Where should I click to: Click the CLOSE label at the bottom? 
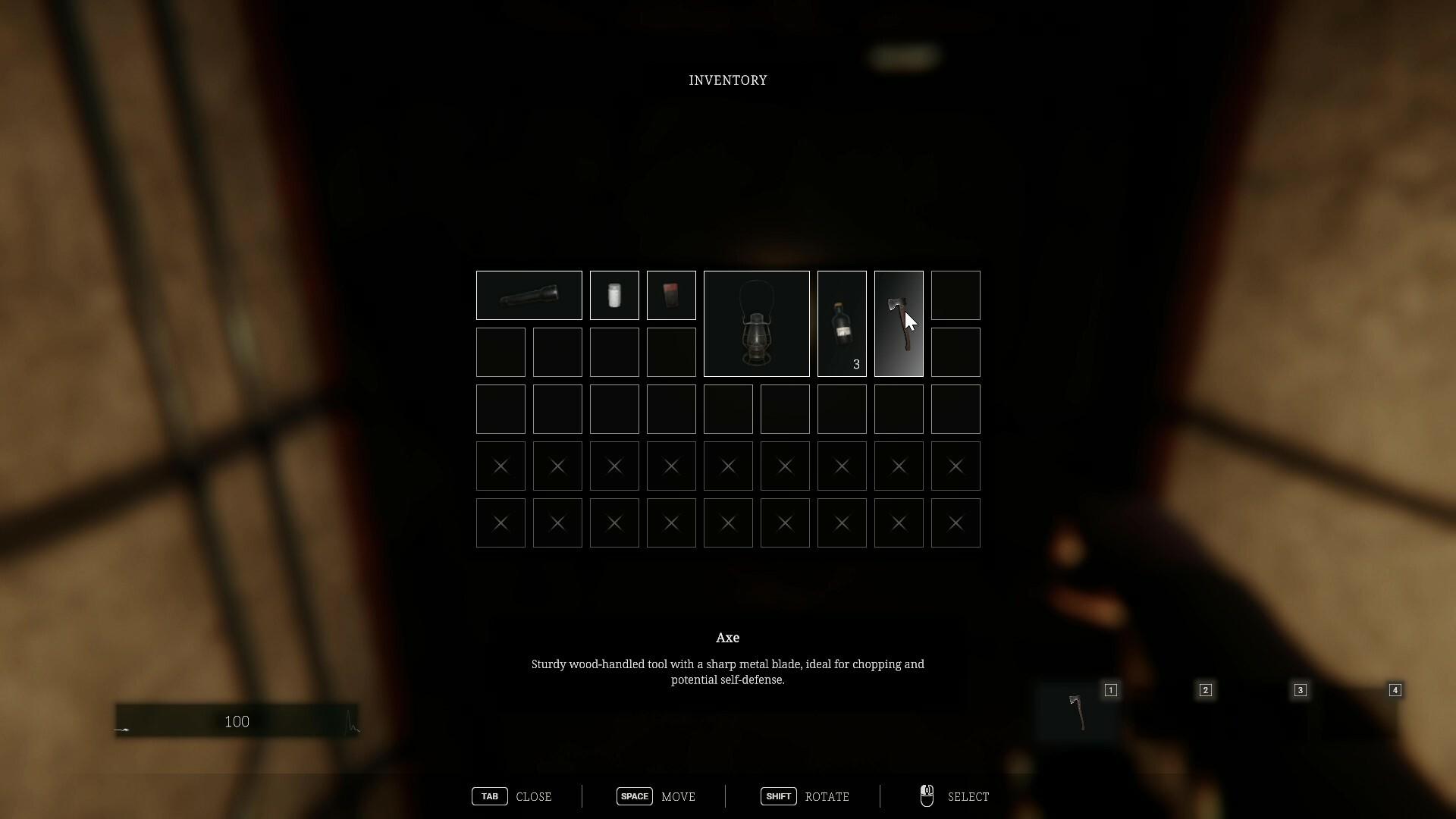[x=535, y=796]
